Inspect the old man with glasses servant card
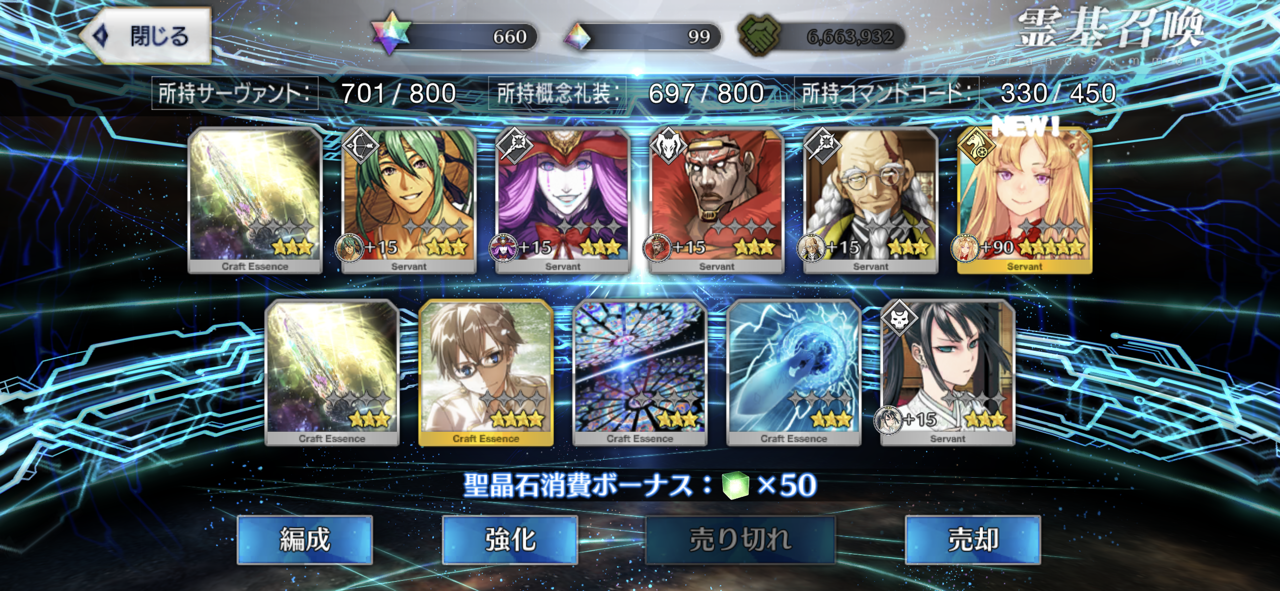This screenshot has height=591, width=1280. [x=871, y=200]
